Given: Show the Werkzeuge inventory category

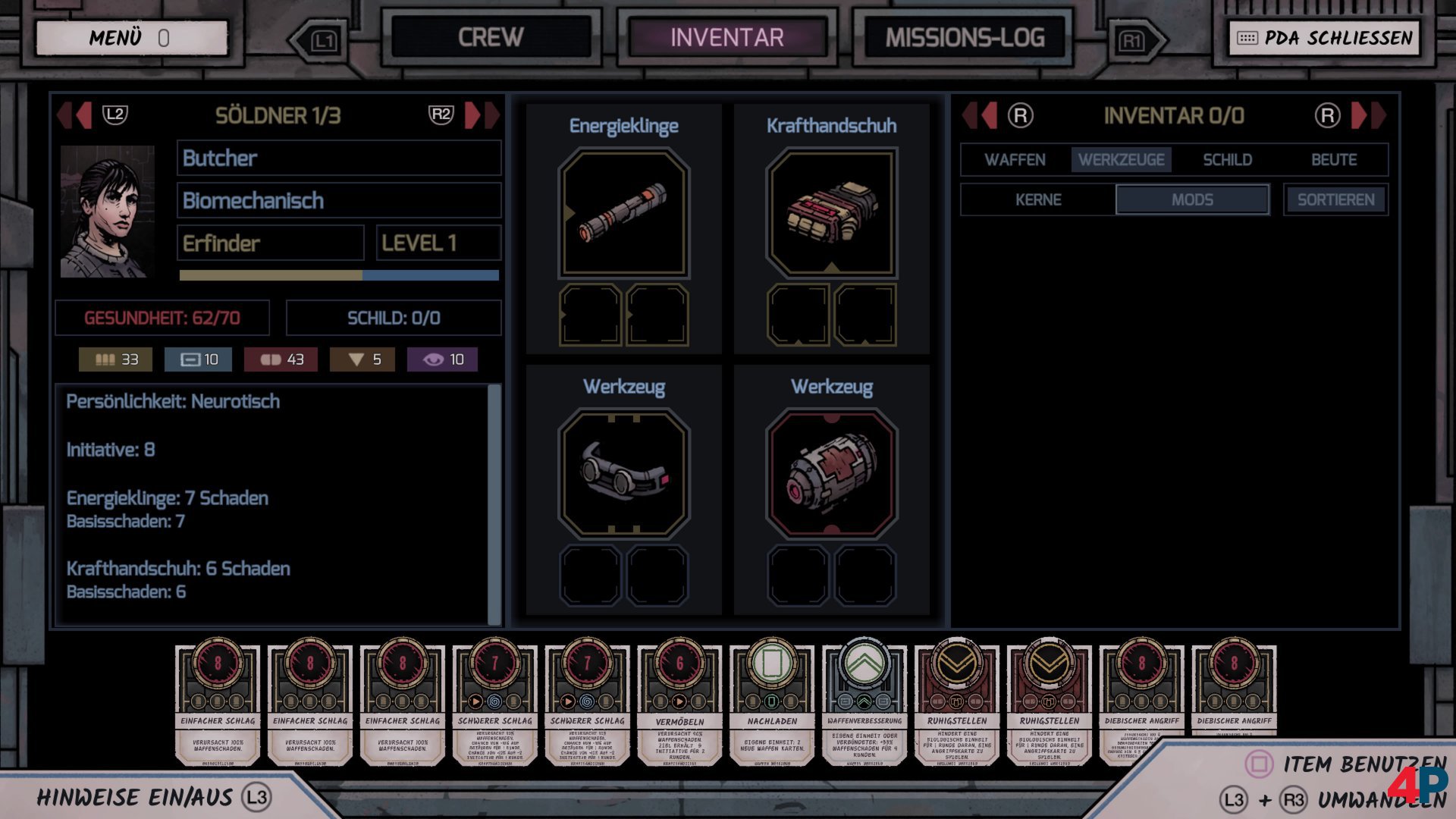Looking at the screenshot, I should pyautogui.click(x=1121, y=160).
